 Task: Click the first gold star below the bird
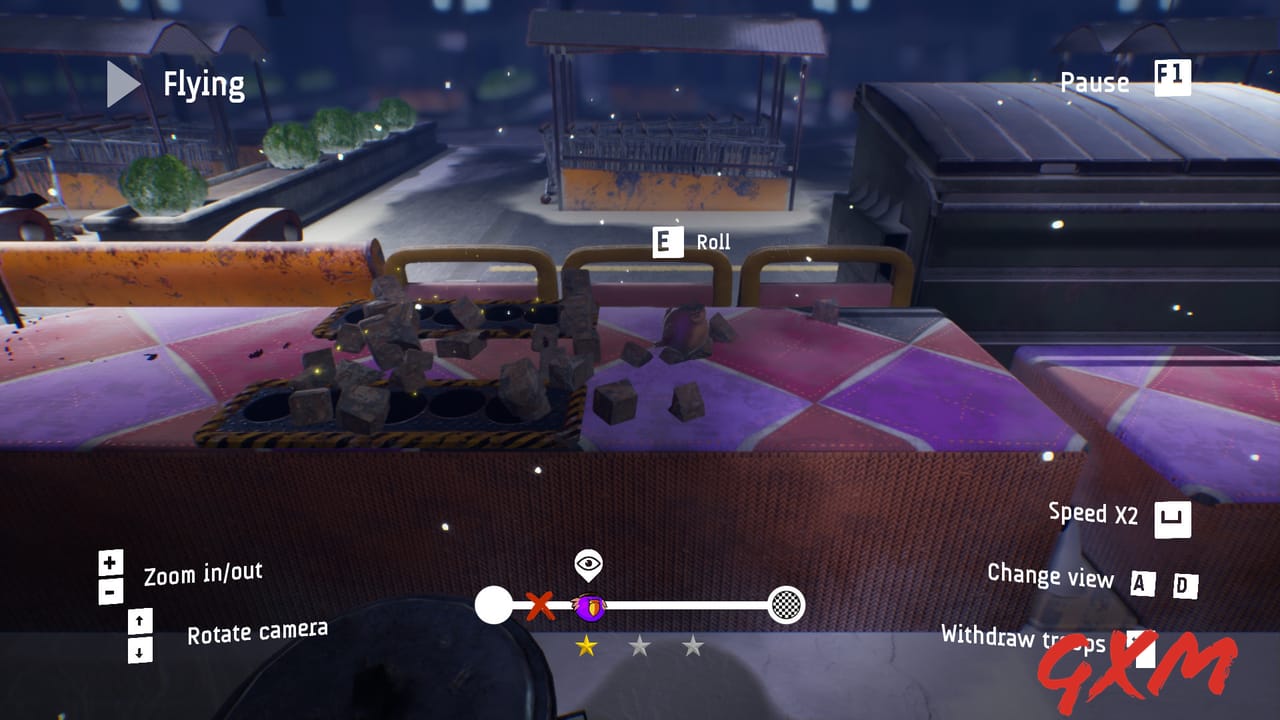[586, 646]
